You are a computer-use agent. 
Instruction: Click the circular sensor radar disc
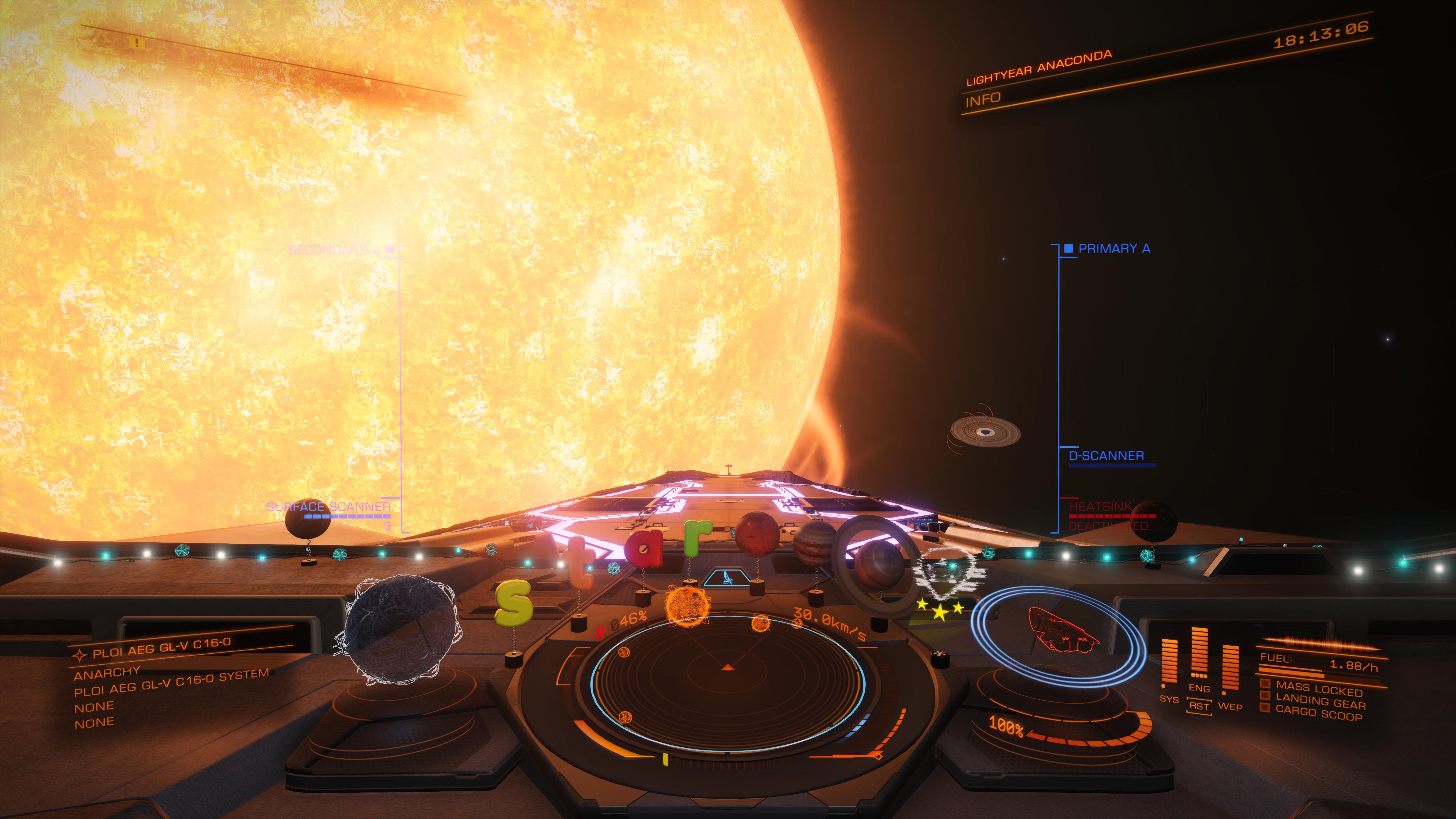(x=728, y=683)
